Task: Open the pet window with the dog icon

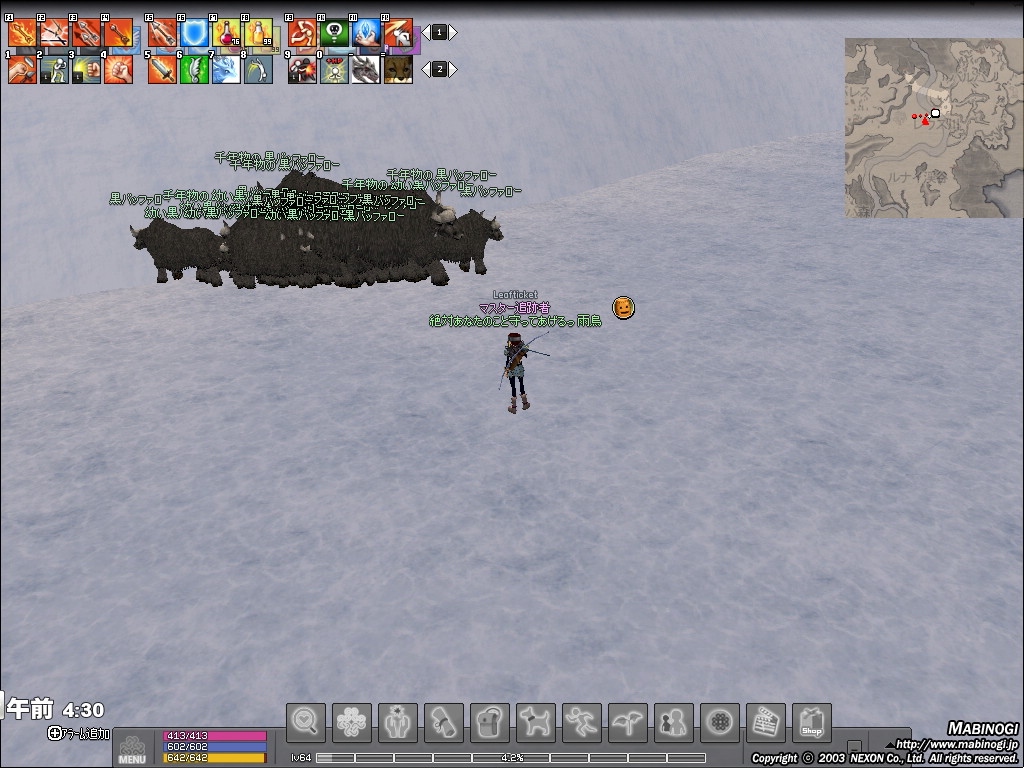Action: 535,722
